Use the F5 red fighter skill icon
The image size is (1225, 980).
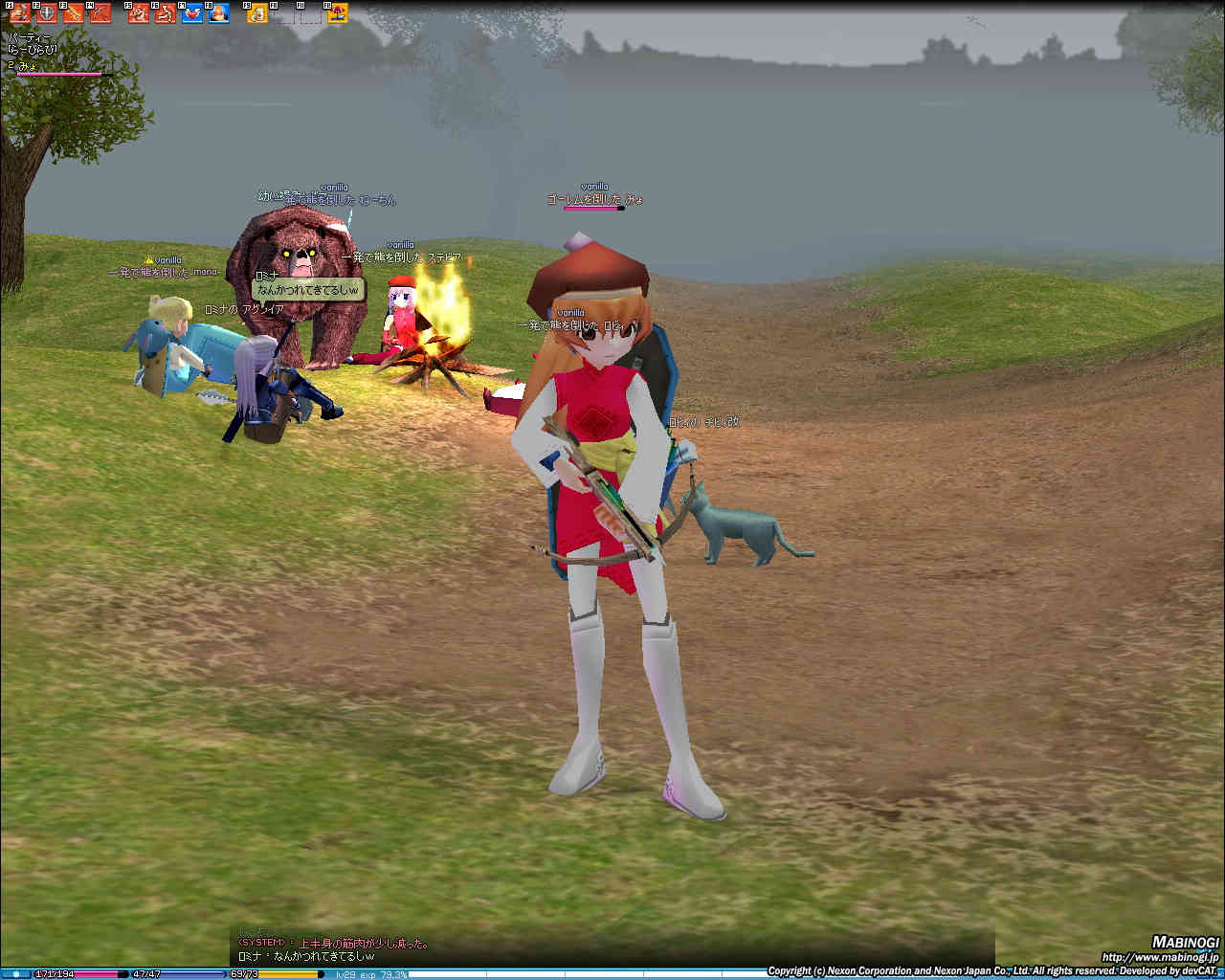click(139, 13)
